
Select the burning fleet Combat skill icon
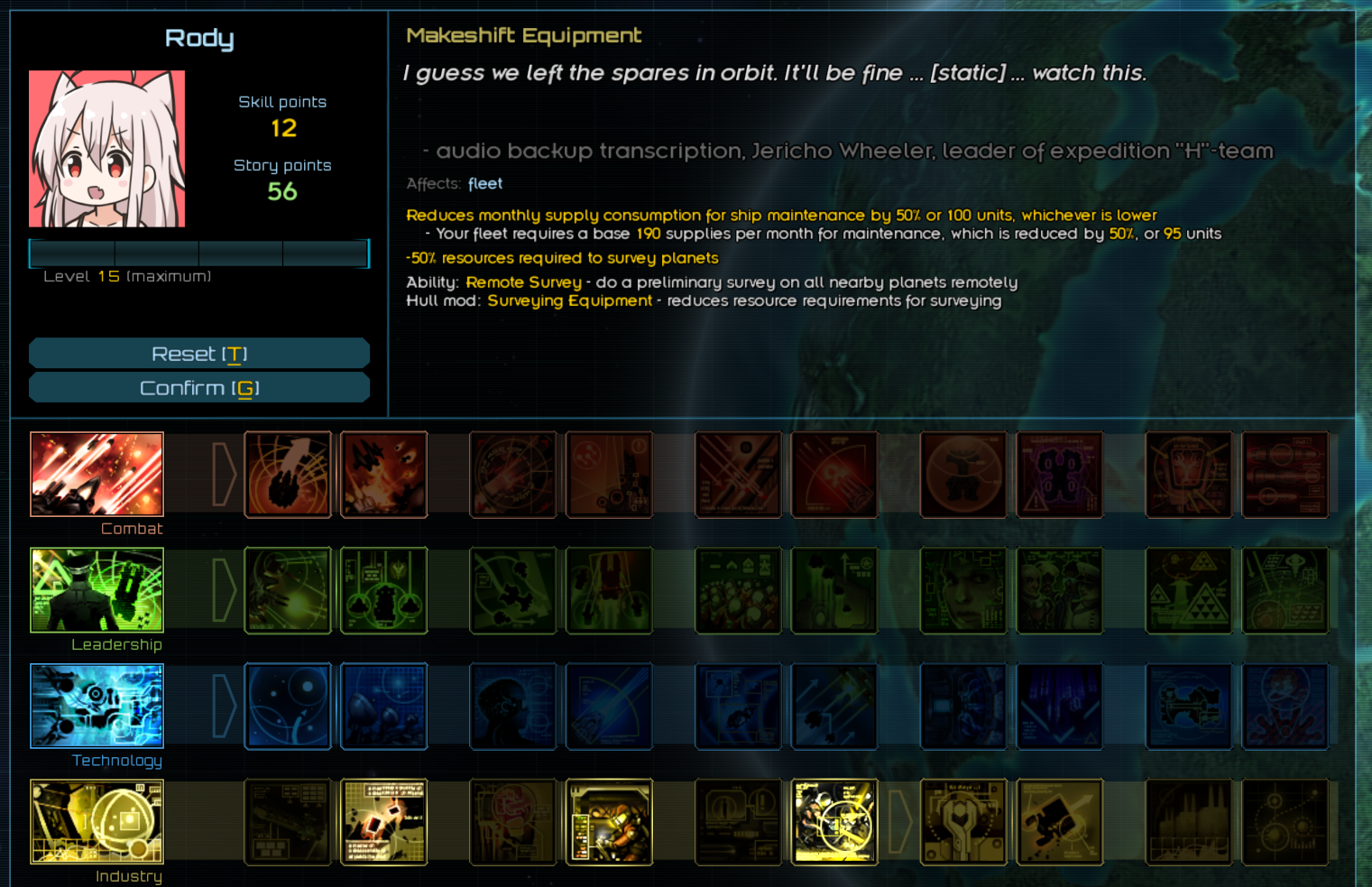click(x=383, y=475)
